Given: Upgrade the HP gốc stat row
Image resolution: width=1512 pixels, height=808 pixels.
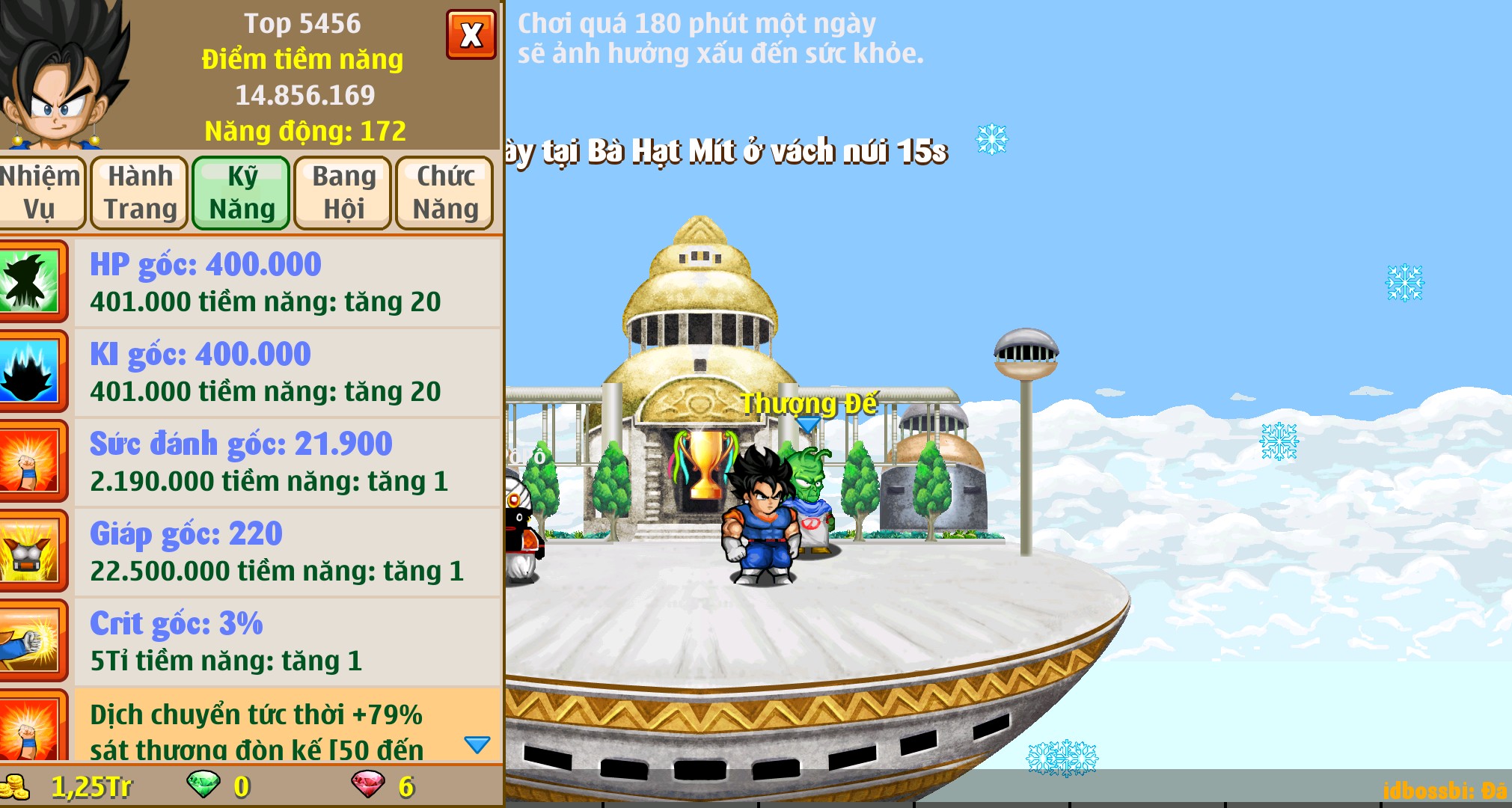Looking at the screenshot, I should tap(287, 282).
